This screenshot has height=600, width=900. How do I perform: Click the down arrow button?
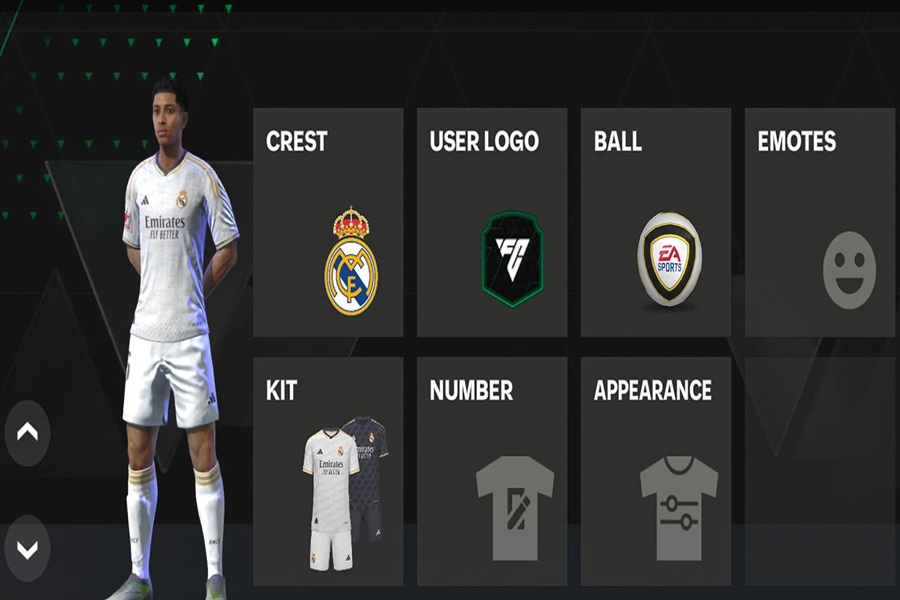pos(27,549)
